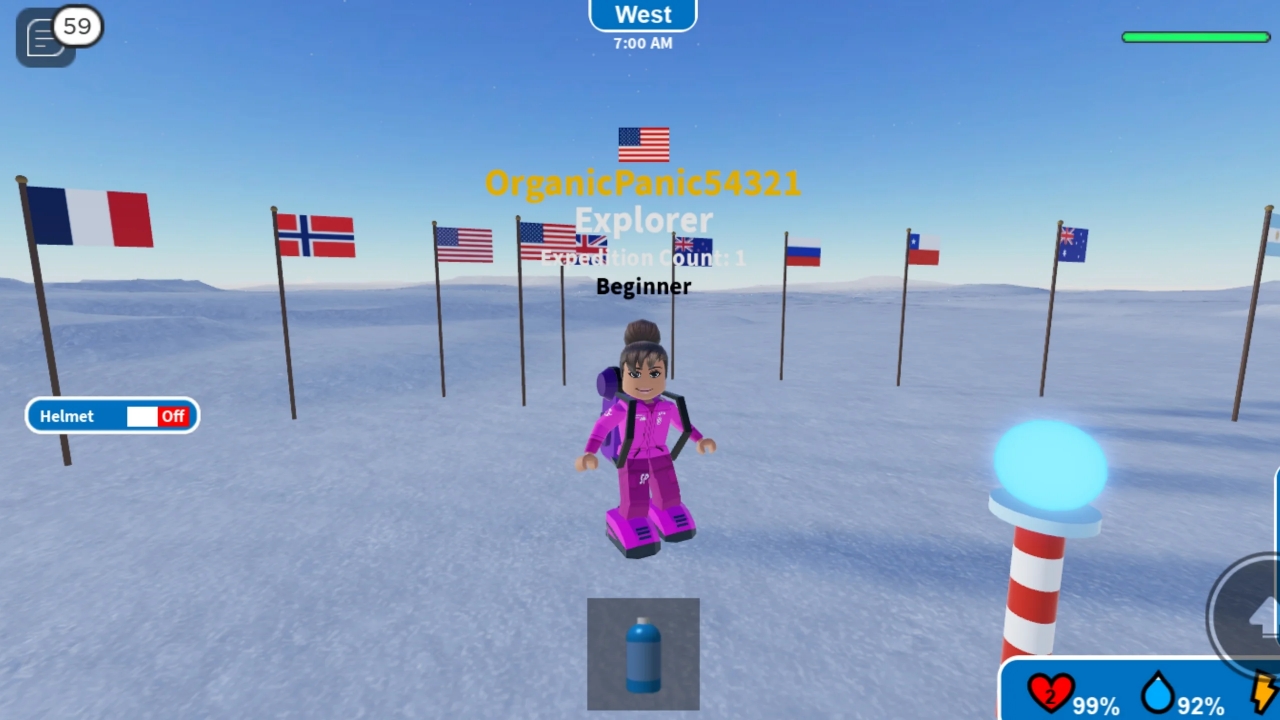Select the water bottle inventory slot

(643, 654)
